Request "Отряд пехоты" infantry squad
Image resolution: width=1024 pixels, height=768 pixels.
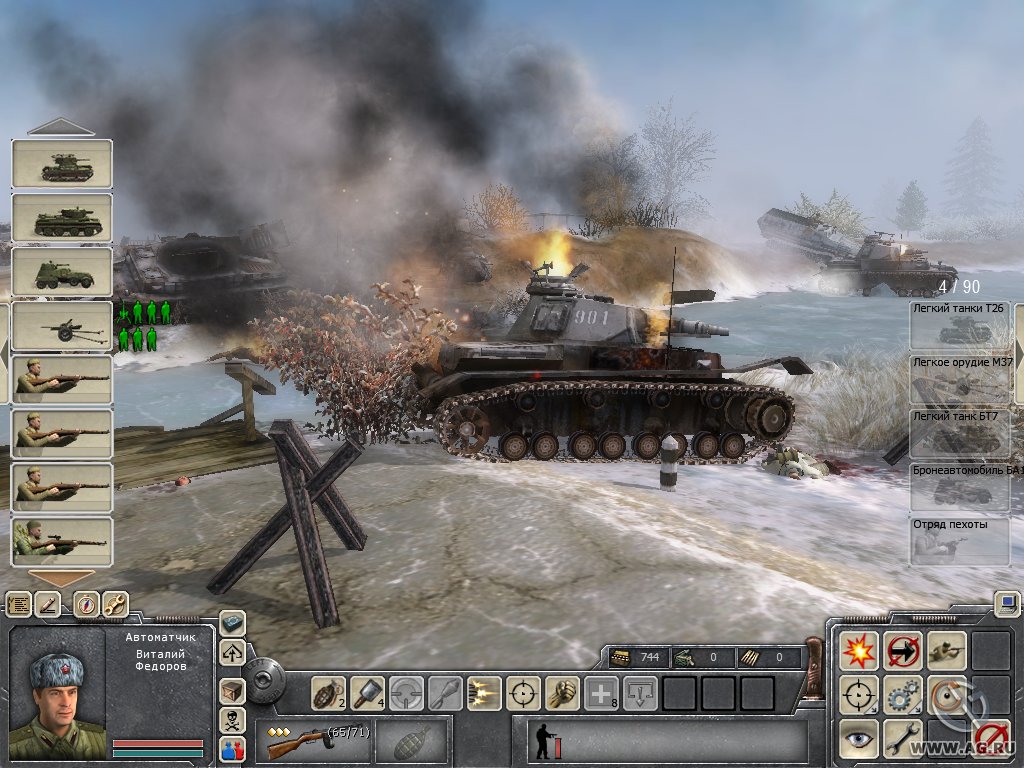960,541
